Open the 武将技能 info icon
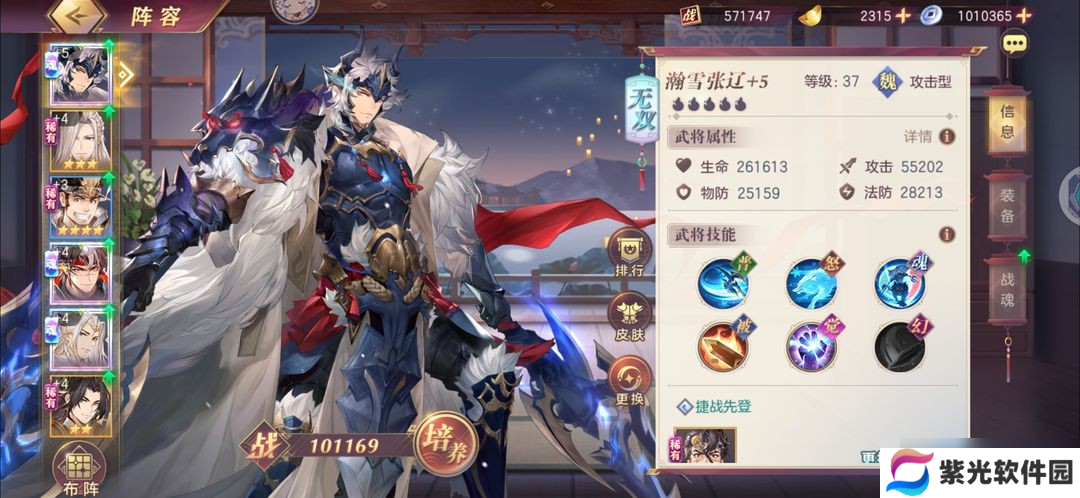Viewport: 1080px width, 498px height. (946, 234)
